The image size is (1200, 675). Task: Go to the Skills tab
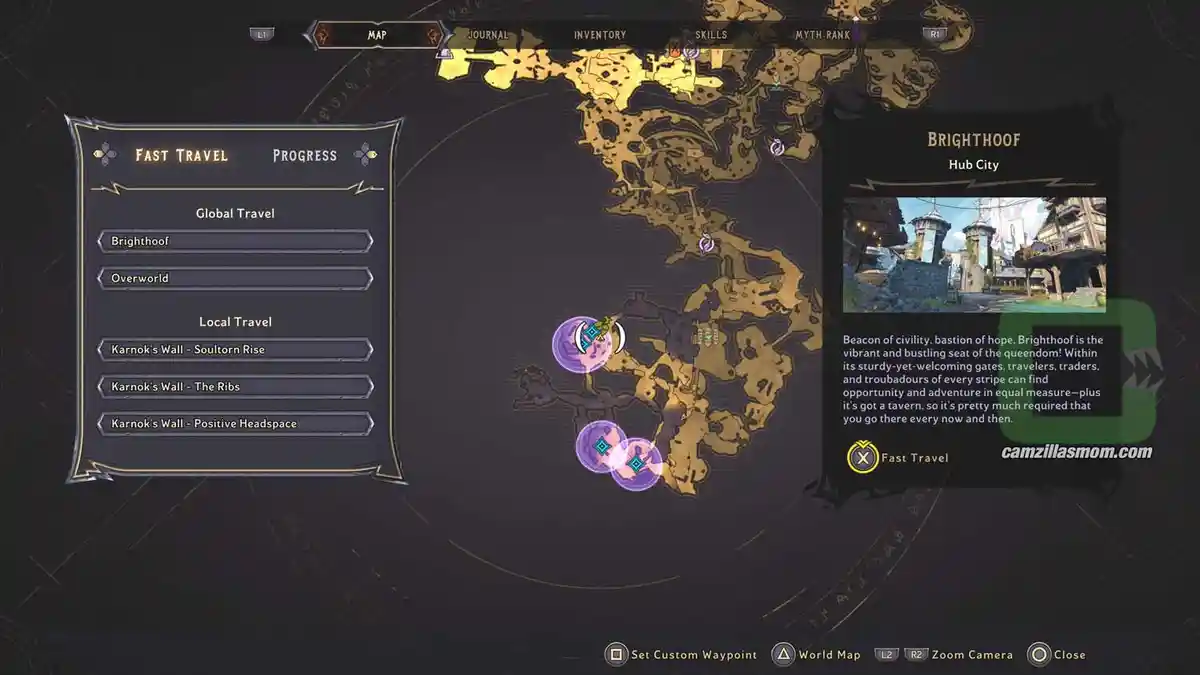tap(711, 35)
